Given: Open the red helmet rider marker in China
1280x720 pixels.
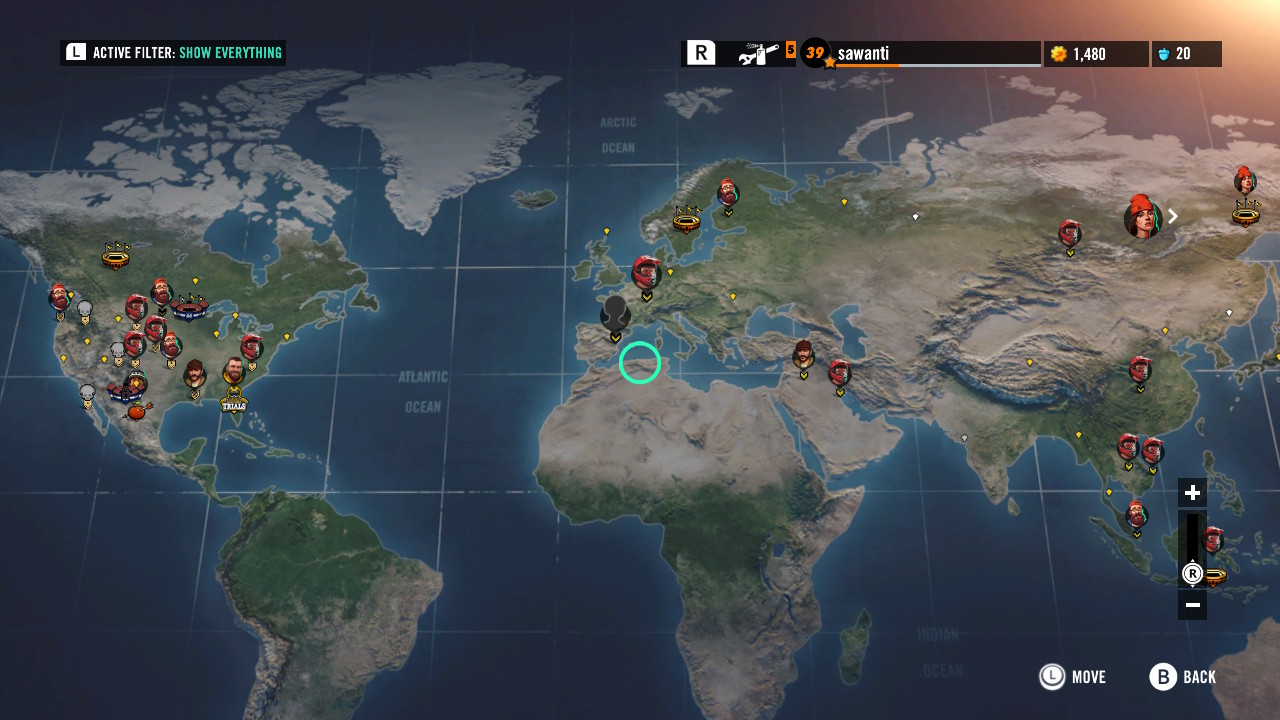Looking at the screenshot, I should [x=1140, y=370].
